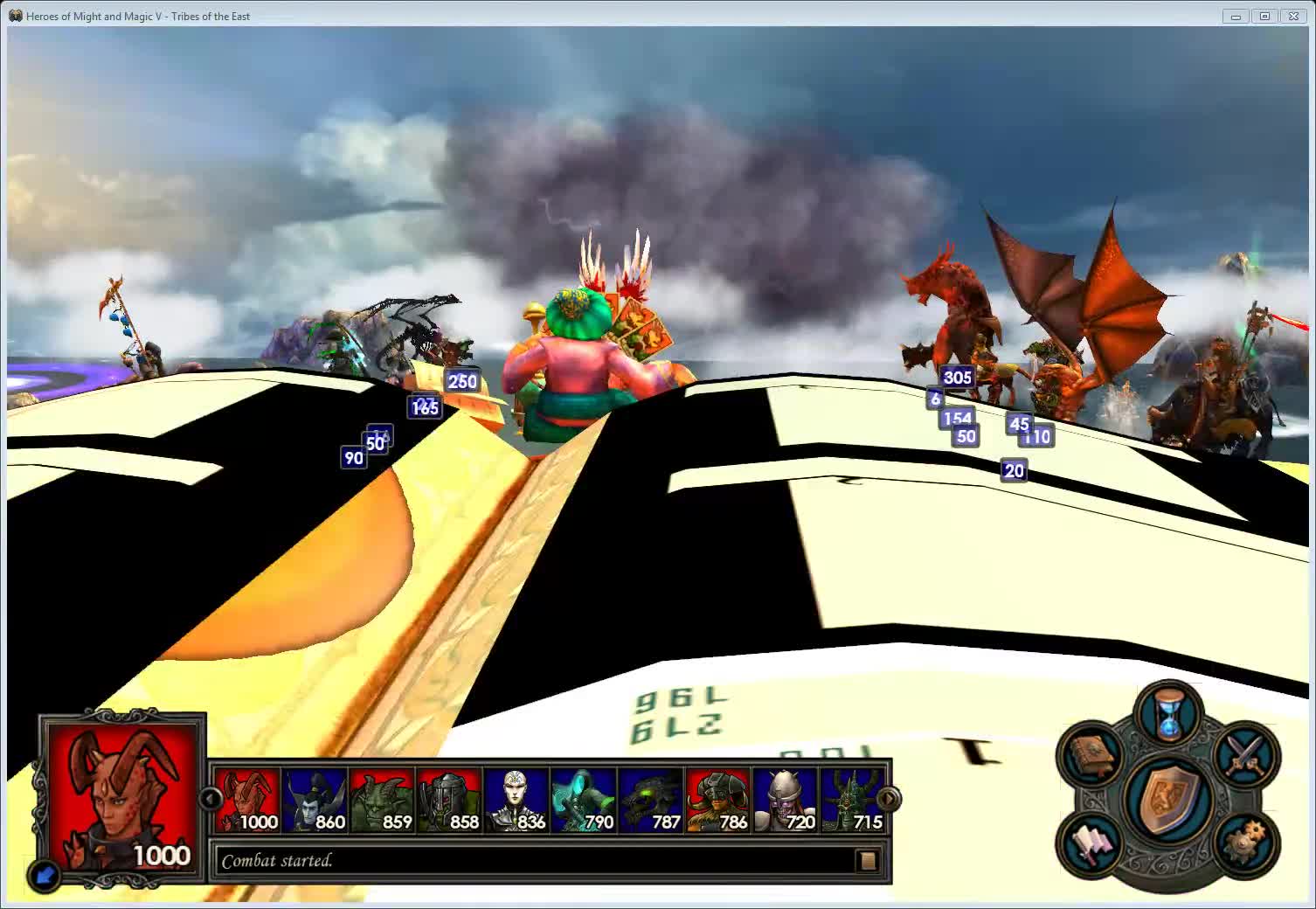Click the dark beast portrait numbered 787
This screenshot has width=1316, height=909.
pos(651,800)
